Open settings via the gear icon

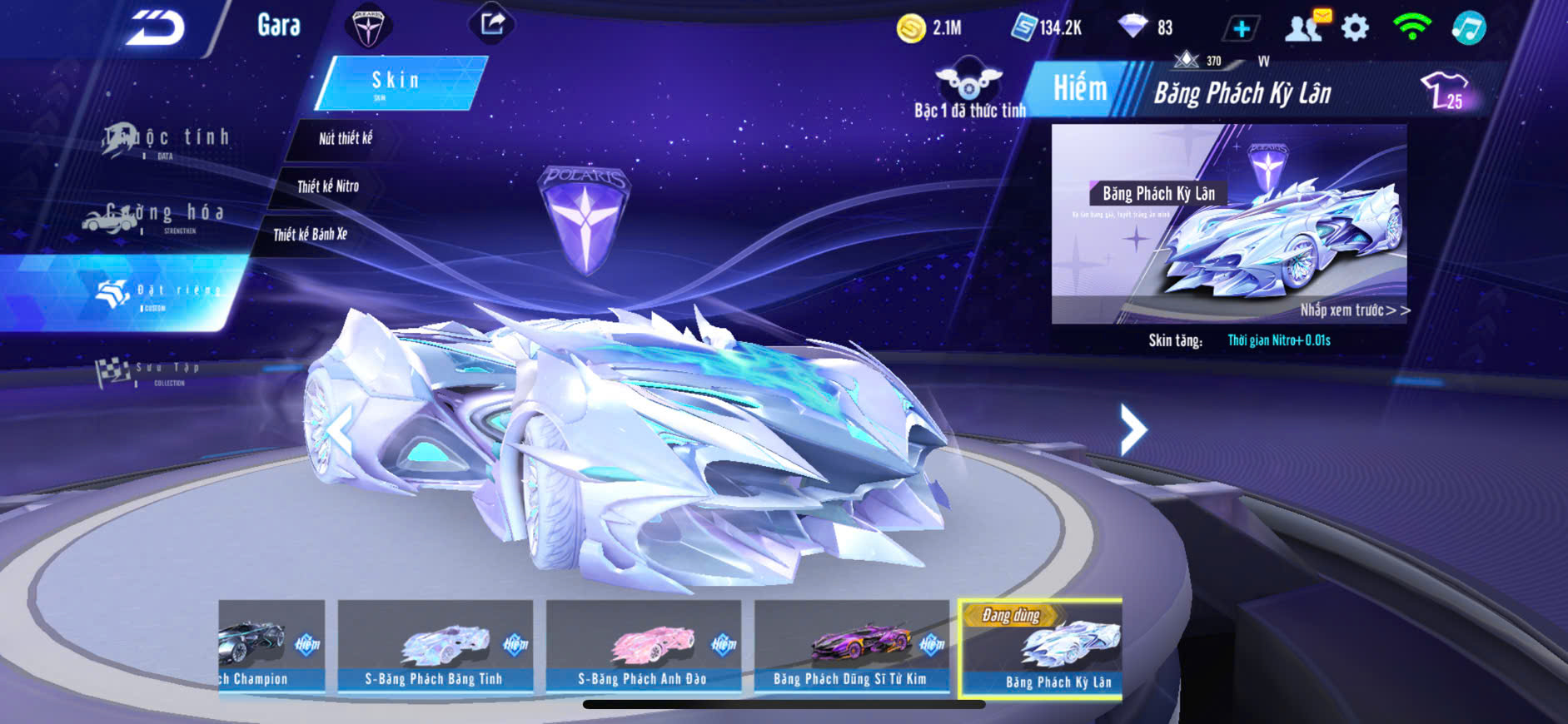(x=1355, y=28)
